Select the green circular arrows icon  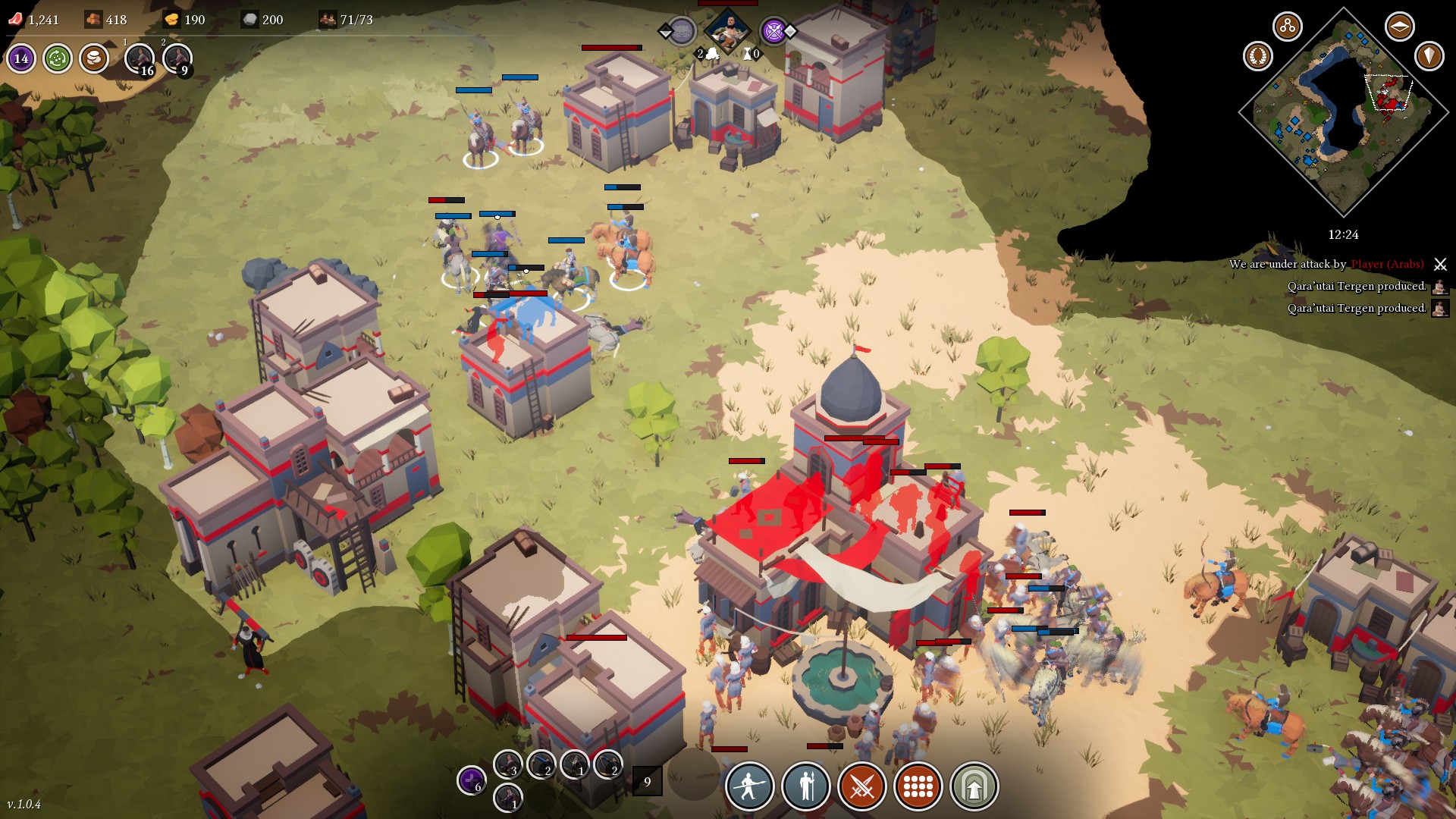(58, 58)
